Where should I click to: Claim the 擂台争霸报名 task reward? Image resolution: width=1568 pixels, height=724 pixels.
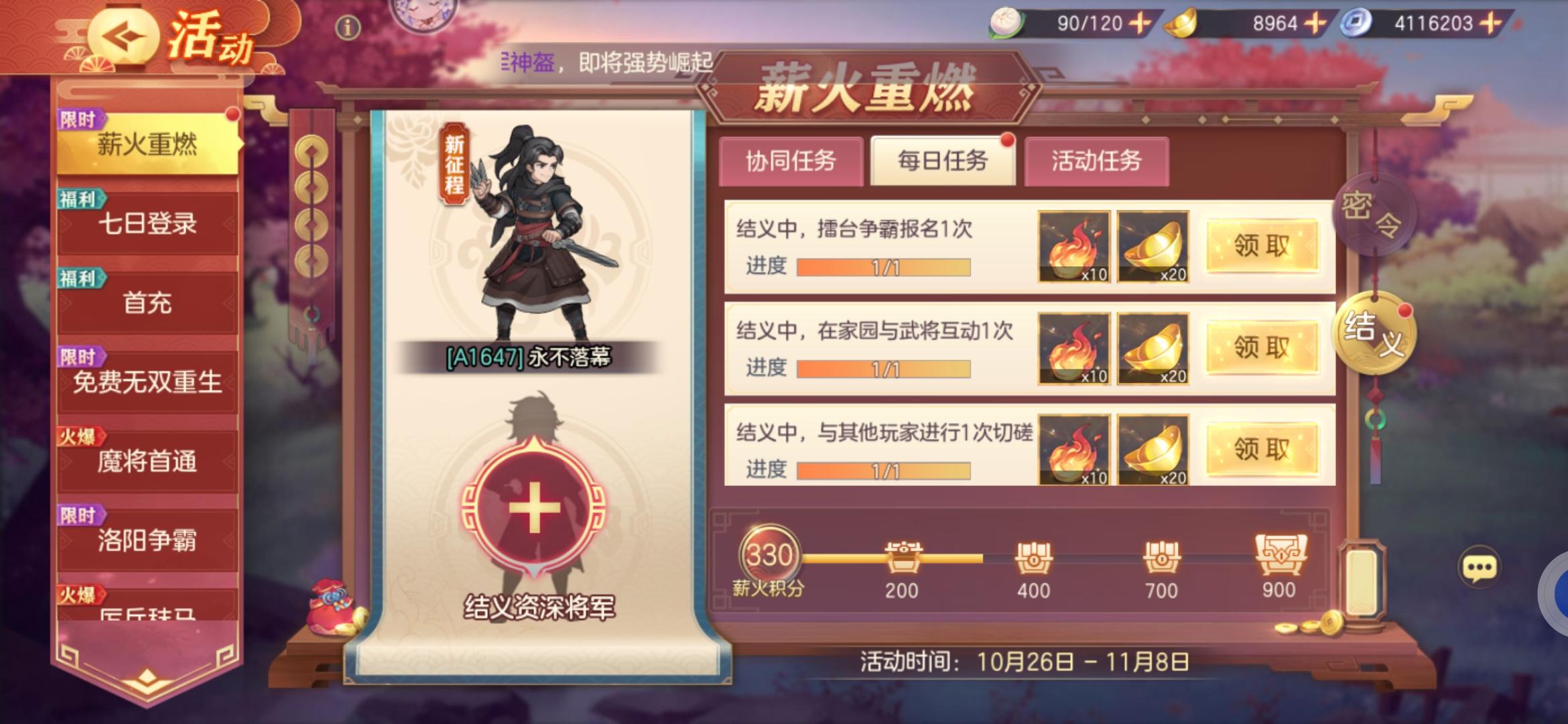[1262, 246]
